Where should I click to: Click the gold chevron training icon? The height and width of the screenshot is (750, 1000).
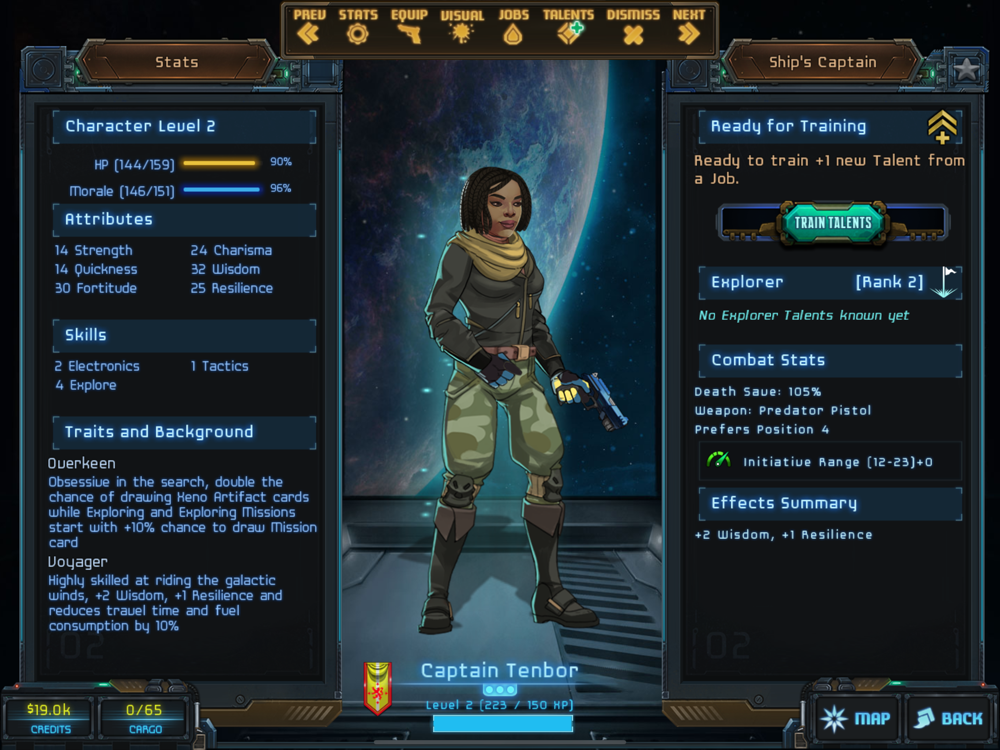(942, 127)
